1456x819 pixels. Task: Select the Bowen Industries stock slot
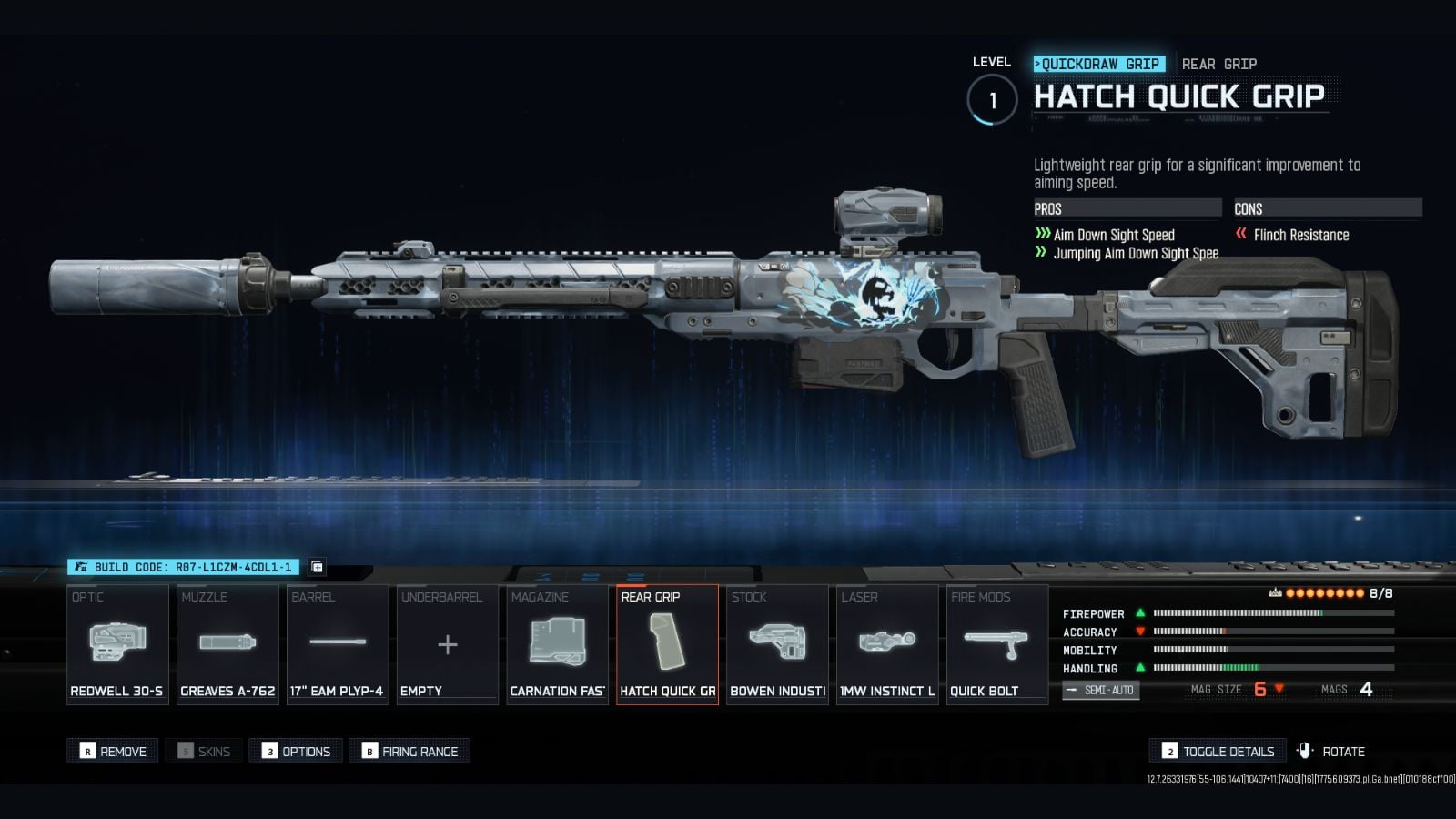[x=777, y=644]
